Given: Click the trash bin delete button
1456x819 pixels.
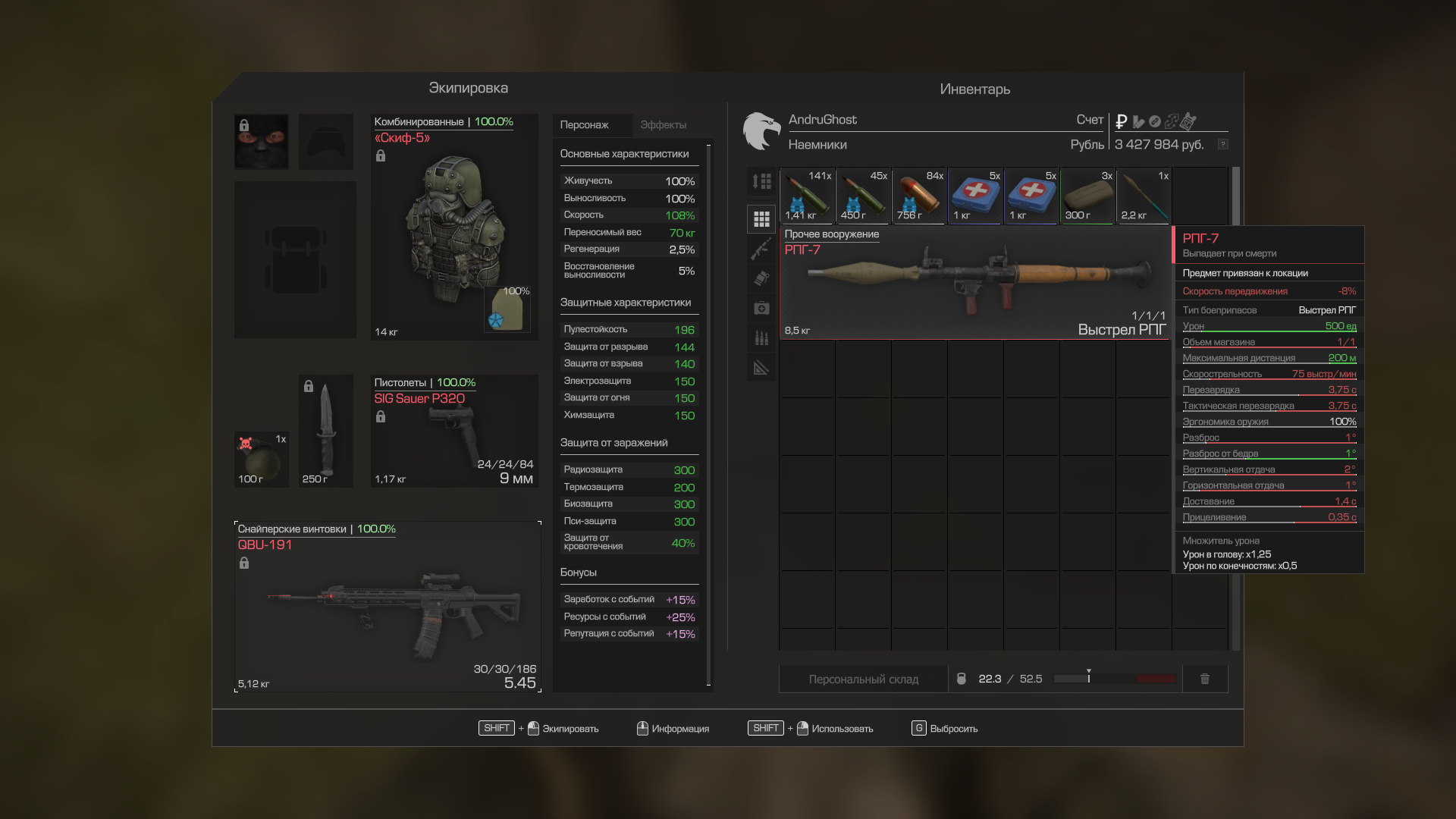Looking at the screenshot, I should [x=1204, y=679].
